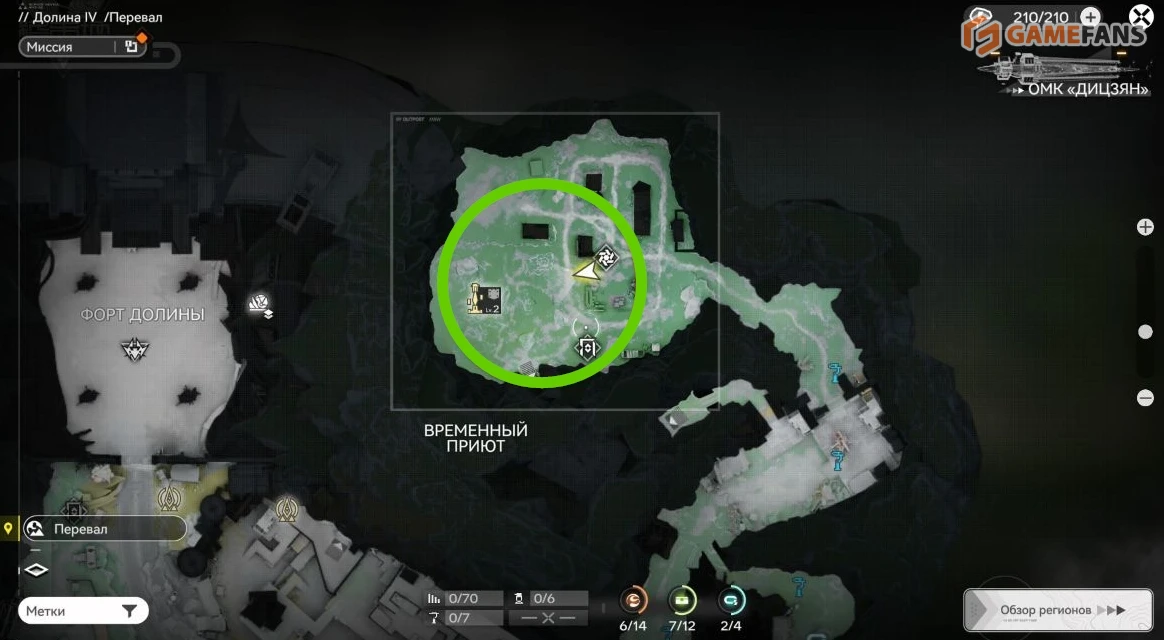Image resolution: width=1164 pixels, height=640 pixels.
Task: Select the marker right of Форт Долины
Action: [260, 303]
